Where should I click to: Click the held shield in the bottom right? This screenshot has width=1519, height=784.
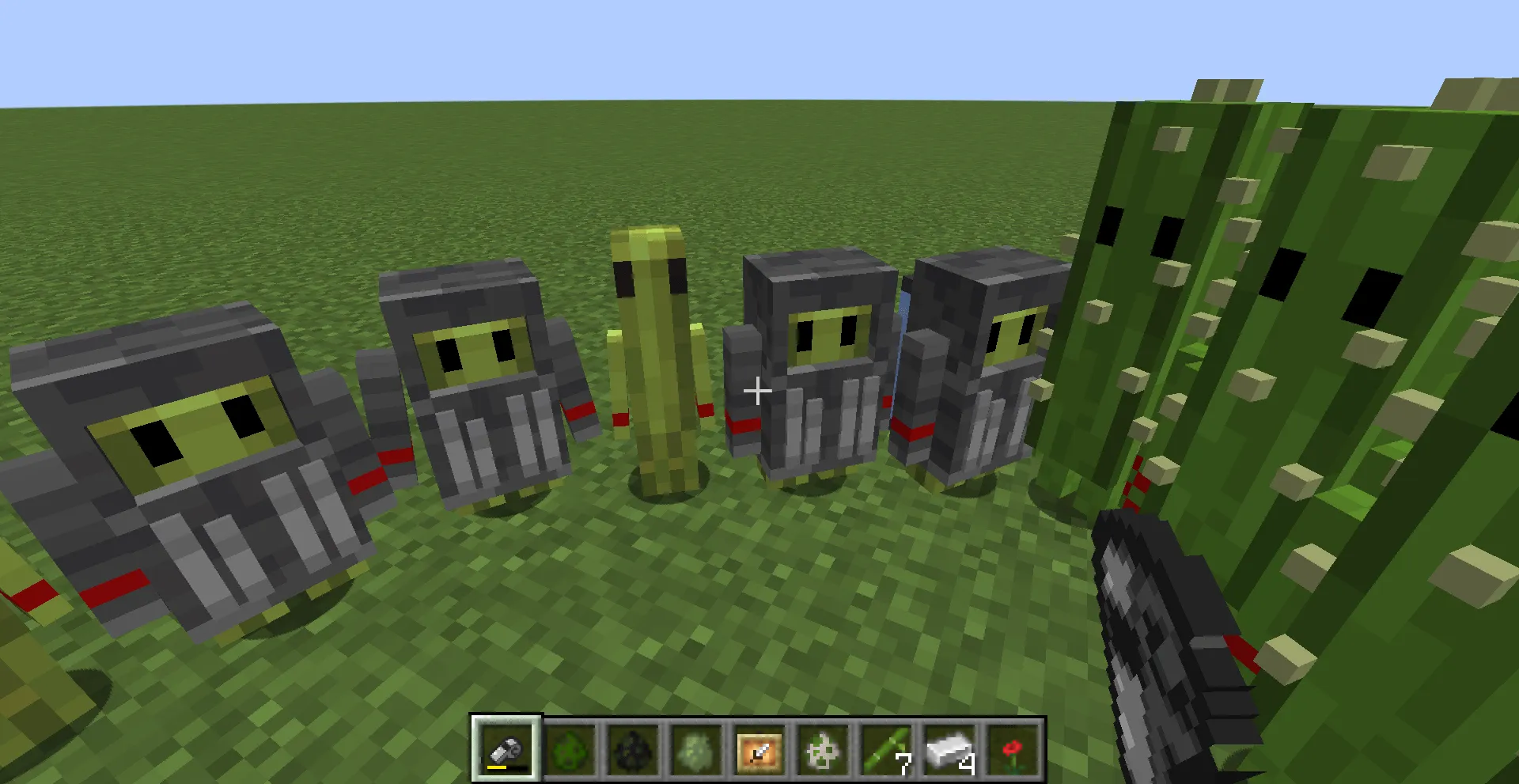[1155, 625]
